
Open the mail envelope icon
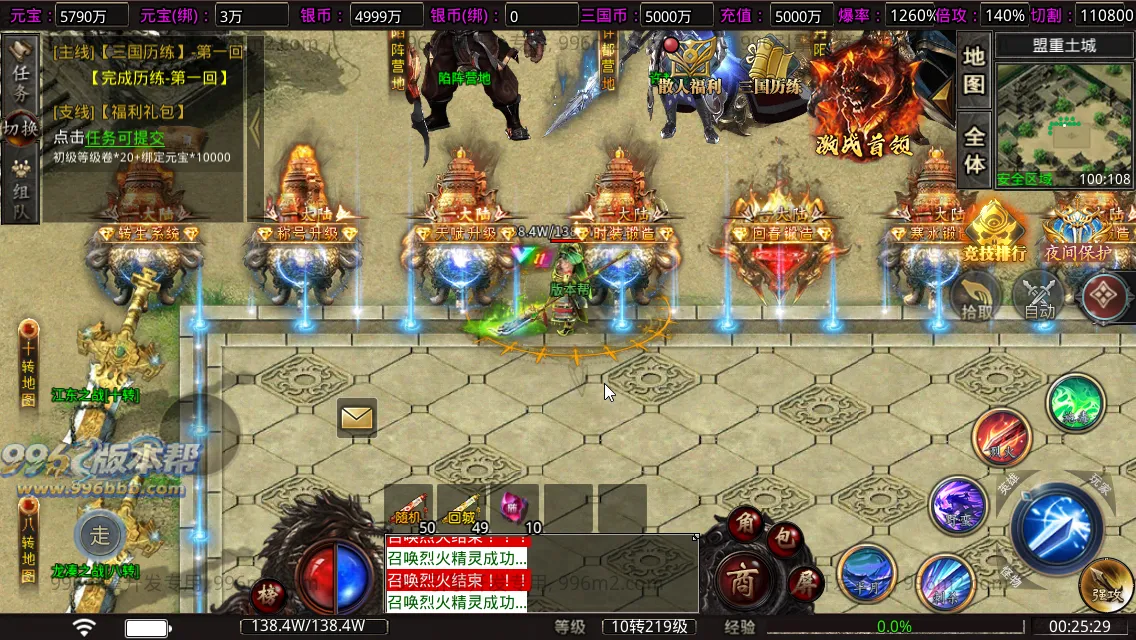pyautogui.click(x=357, y=417)
